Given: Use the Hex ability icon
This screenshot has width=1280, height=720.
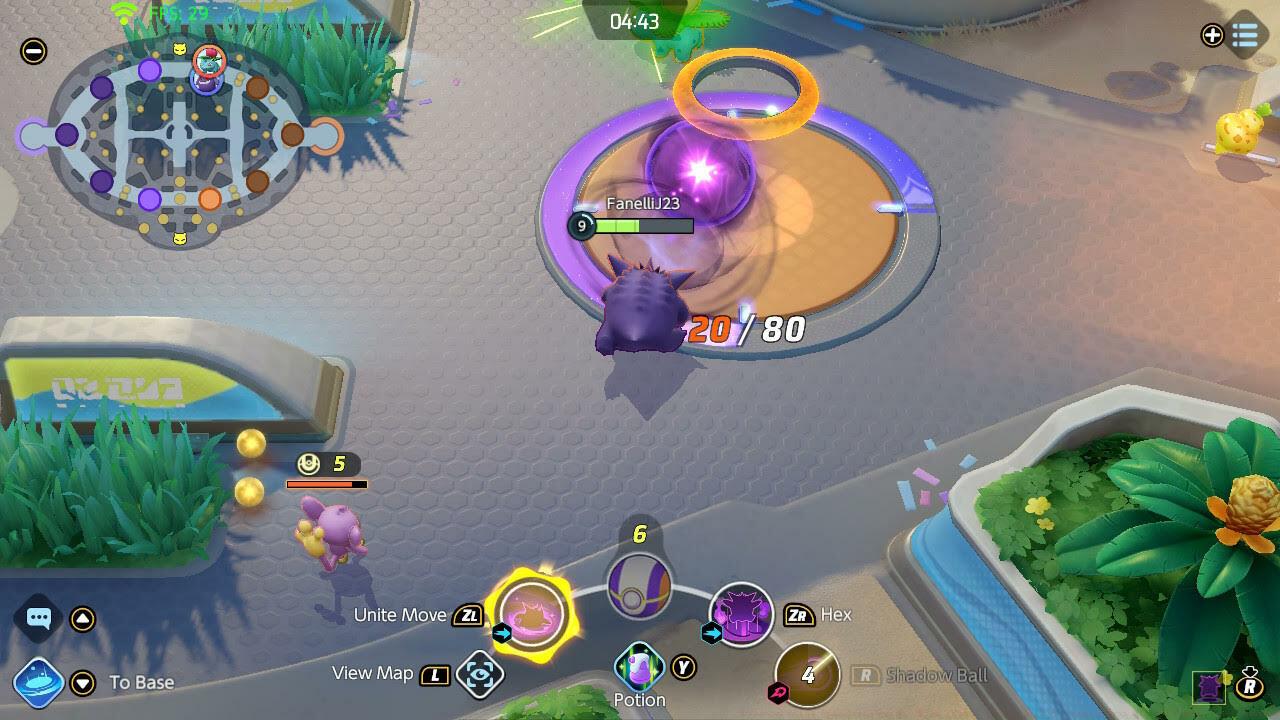Looking at the screenshot, I should point(741,614).
